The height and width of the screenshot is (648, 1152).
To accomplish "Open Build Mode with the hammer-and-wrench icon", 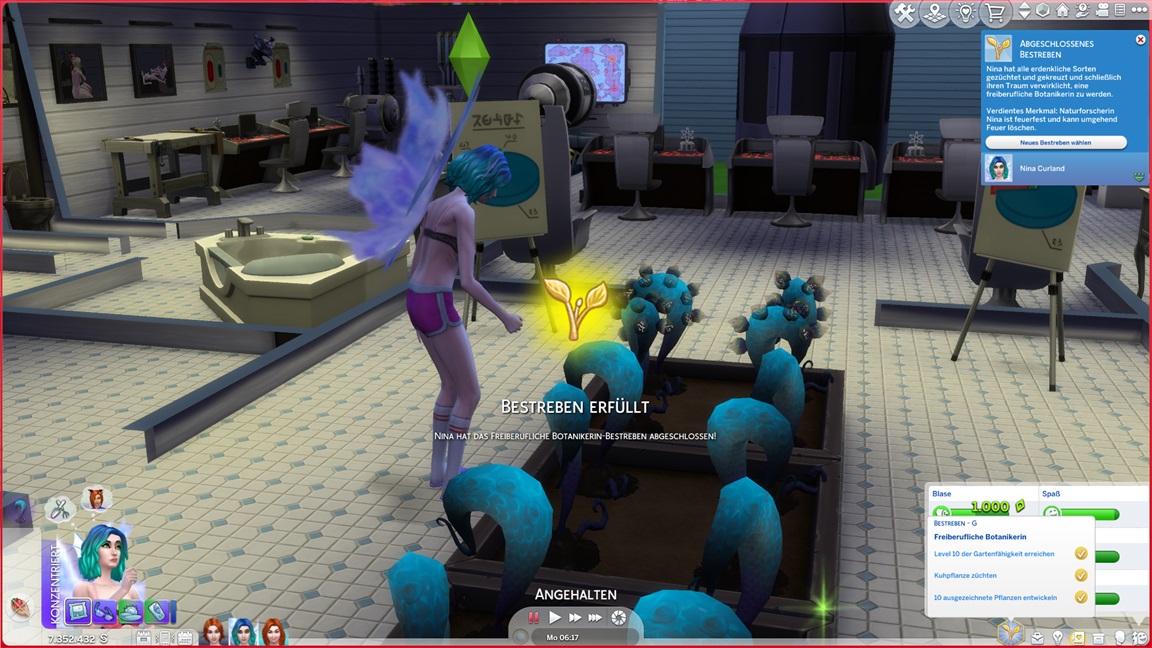I will 904,13.
